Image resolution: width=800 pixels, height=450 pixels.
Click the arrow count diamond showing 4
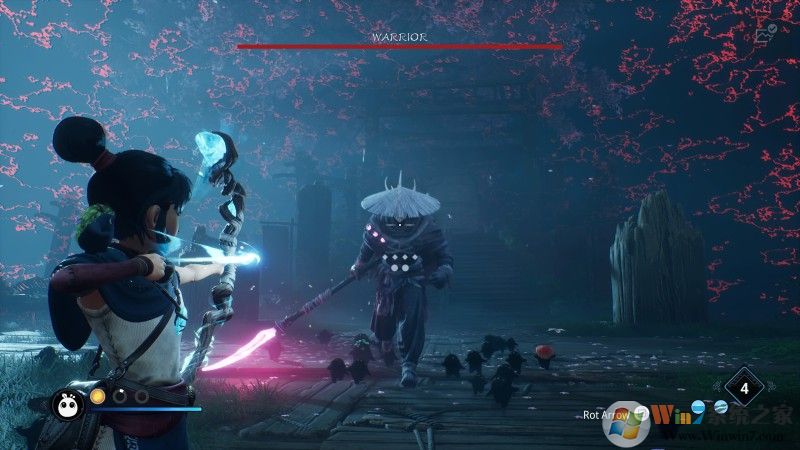click(742, 386)
